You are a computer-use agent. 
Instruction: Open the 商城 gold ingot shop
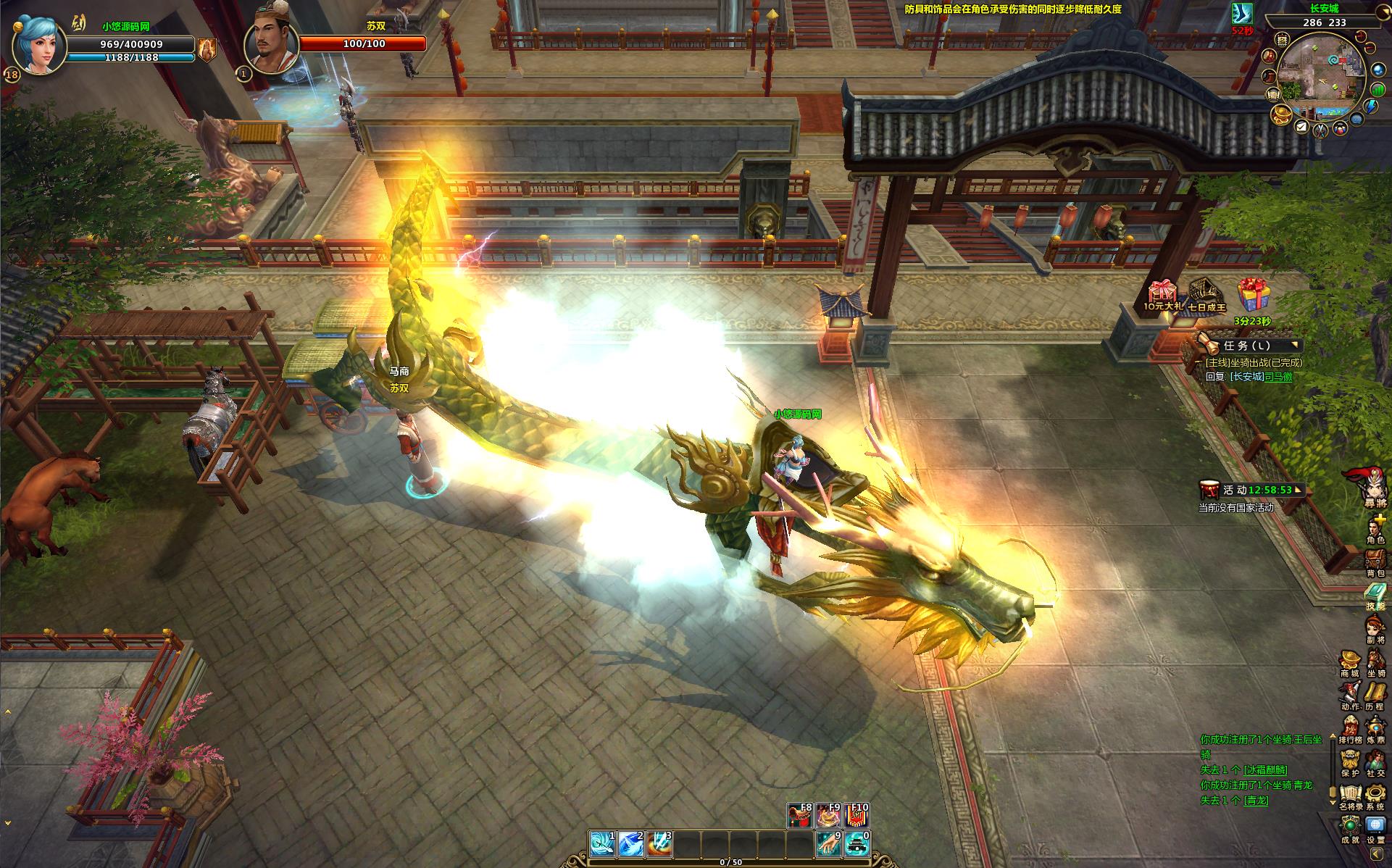pos(1349,663)
